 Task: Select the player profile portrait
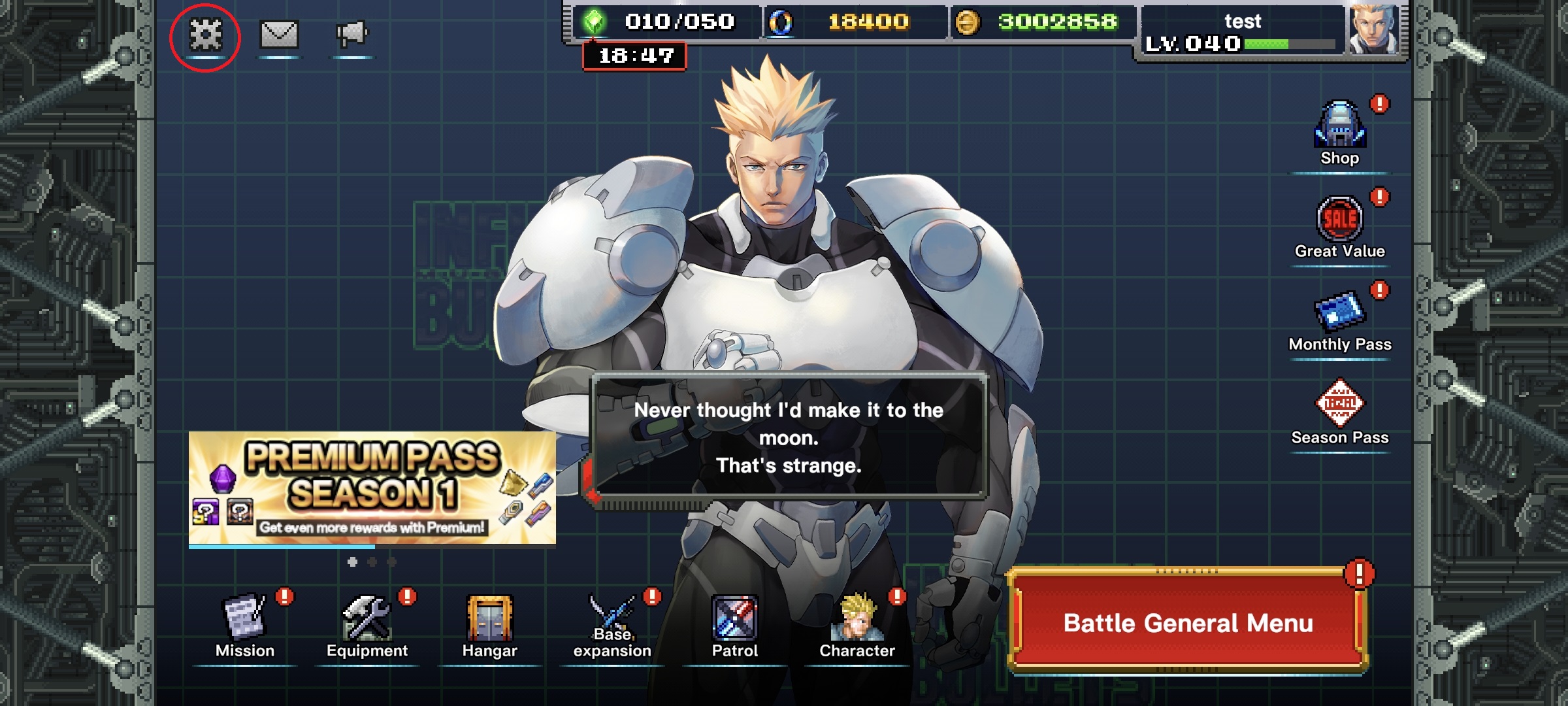click(1373, 30)
